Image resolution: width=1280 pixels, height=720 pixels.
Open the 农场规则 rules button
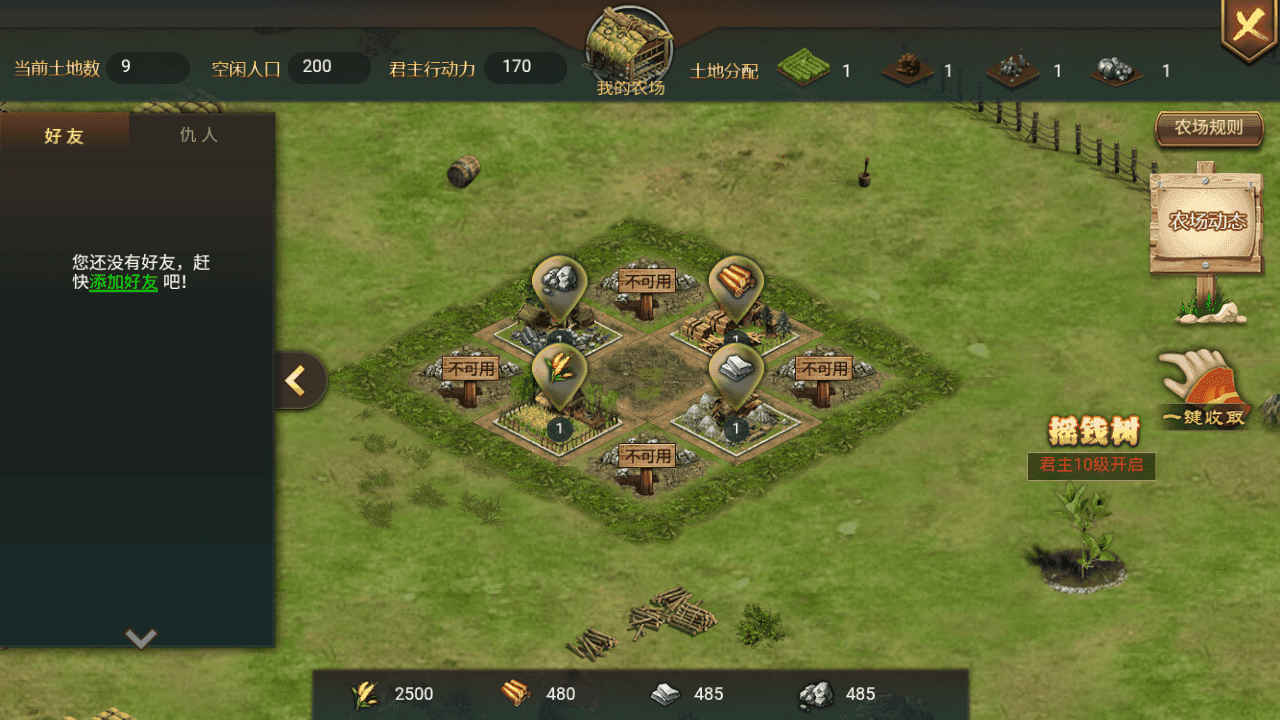(1208, 128)
